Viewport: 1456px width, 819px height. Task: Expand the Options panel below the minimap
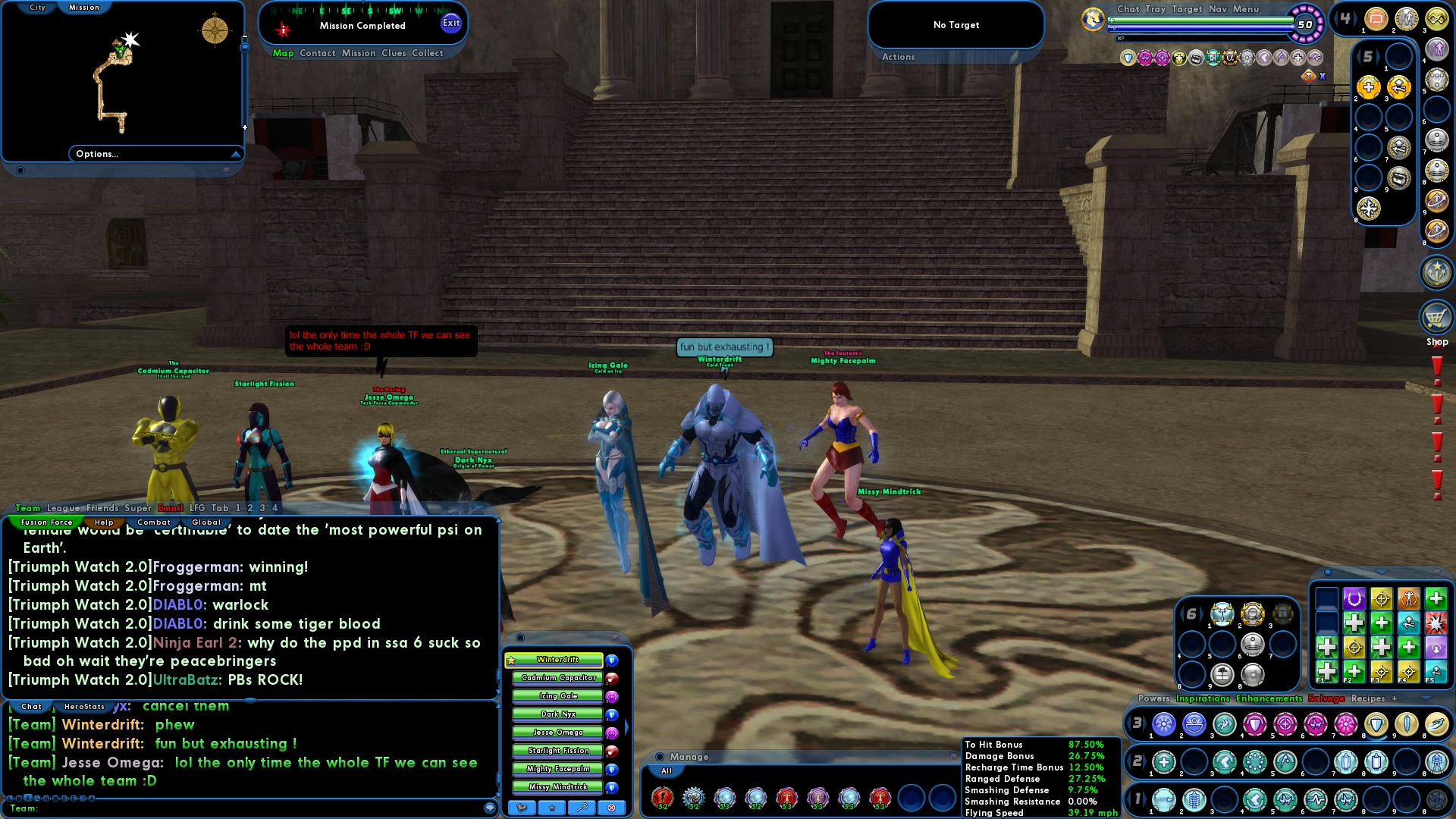click(x=155, y=153)
